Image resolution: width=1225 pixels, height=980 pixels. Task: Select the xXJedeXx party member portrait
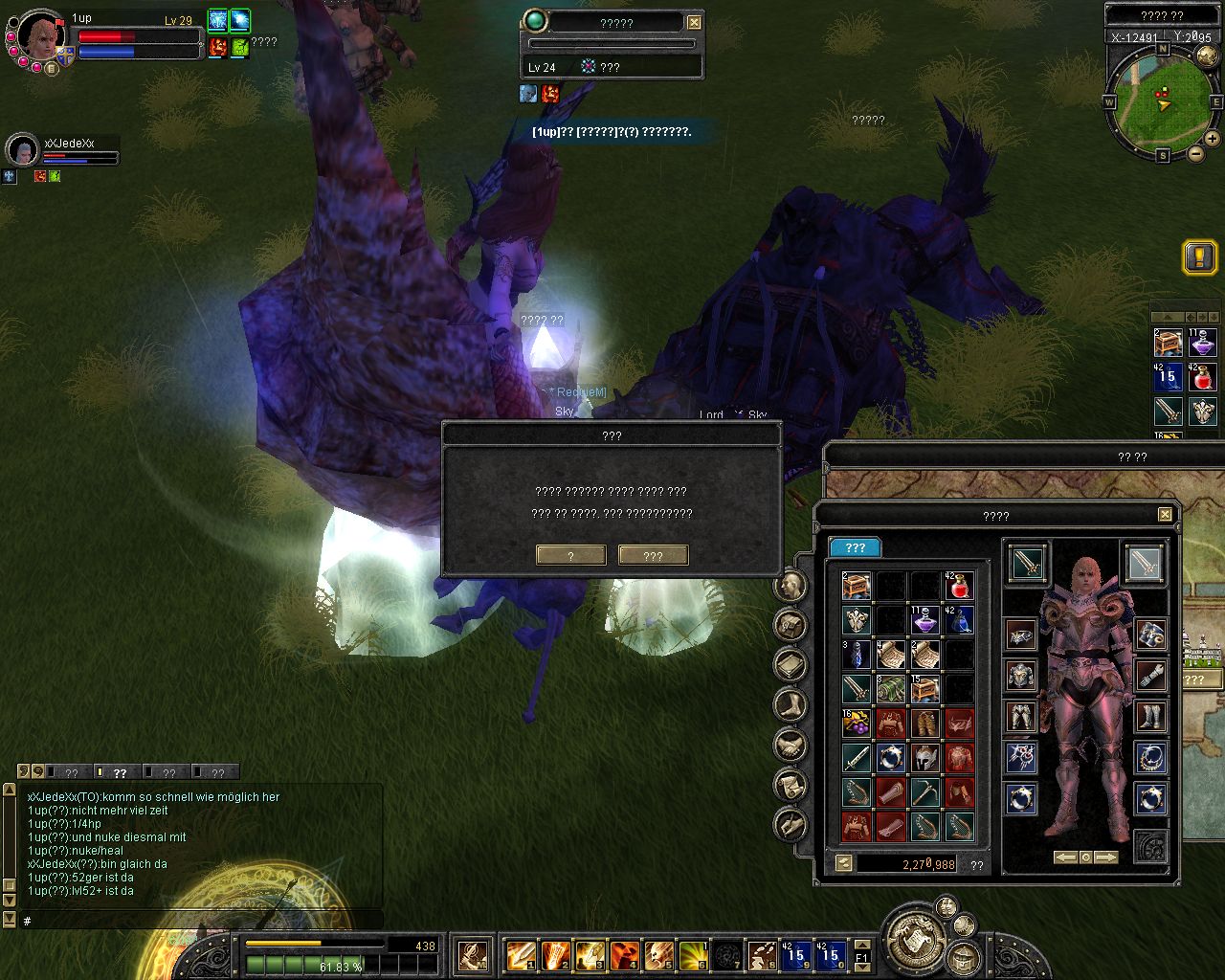coord(22,149)
